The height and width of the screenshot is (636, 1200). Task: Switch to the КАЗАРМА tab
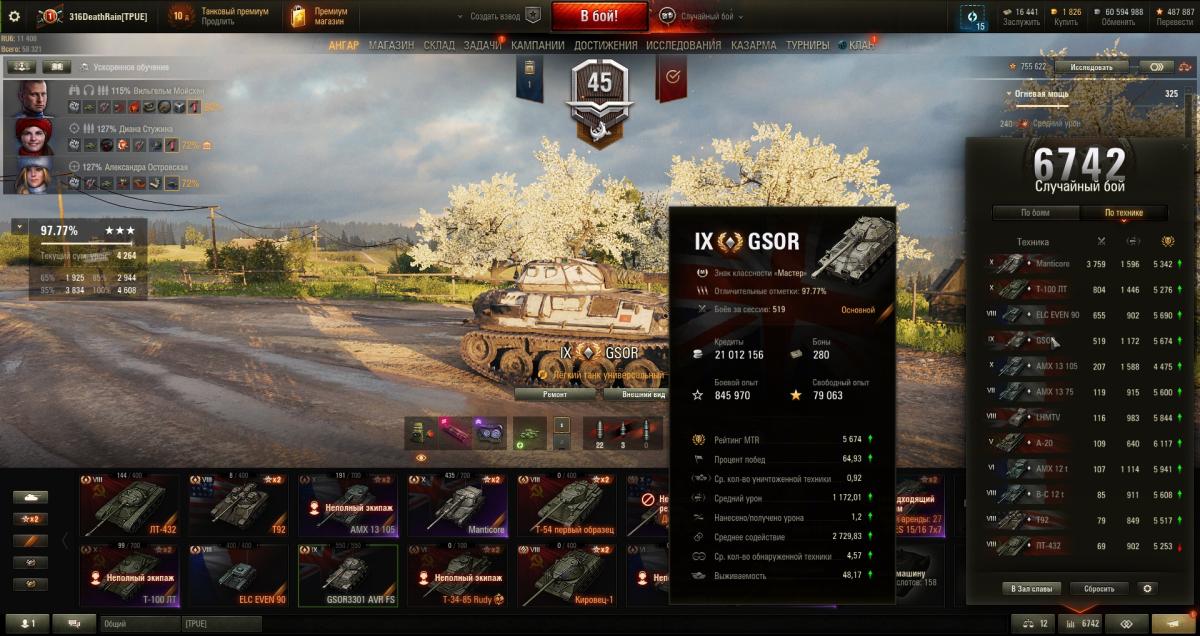753,45
